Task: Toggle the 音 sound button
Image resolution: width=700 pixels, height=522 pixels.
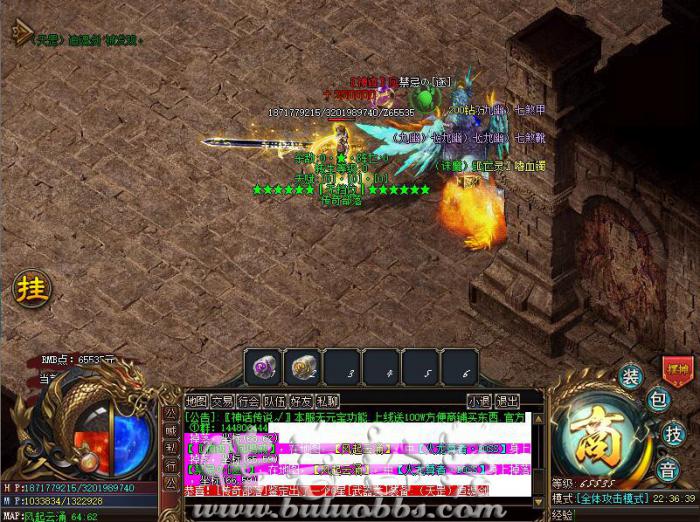Action: [x=669, y=468]
